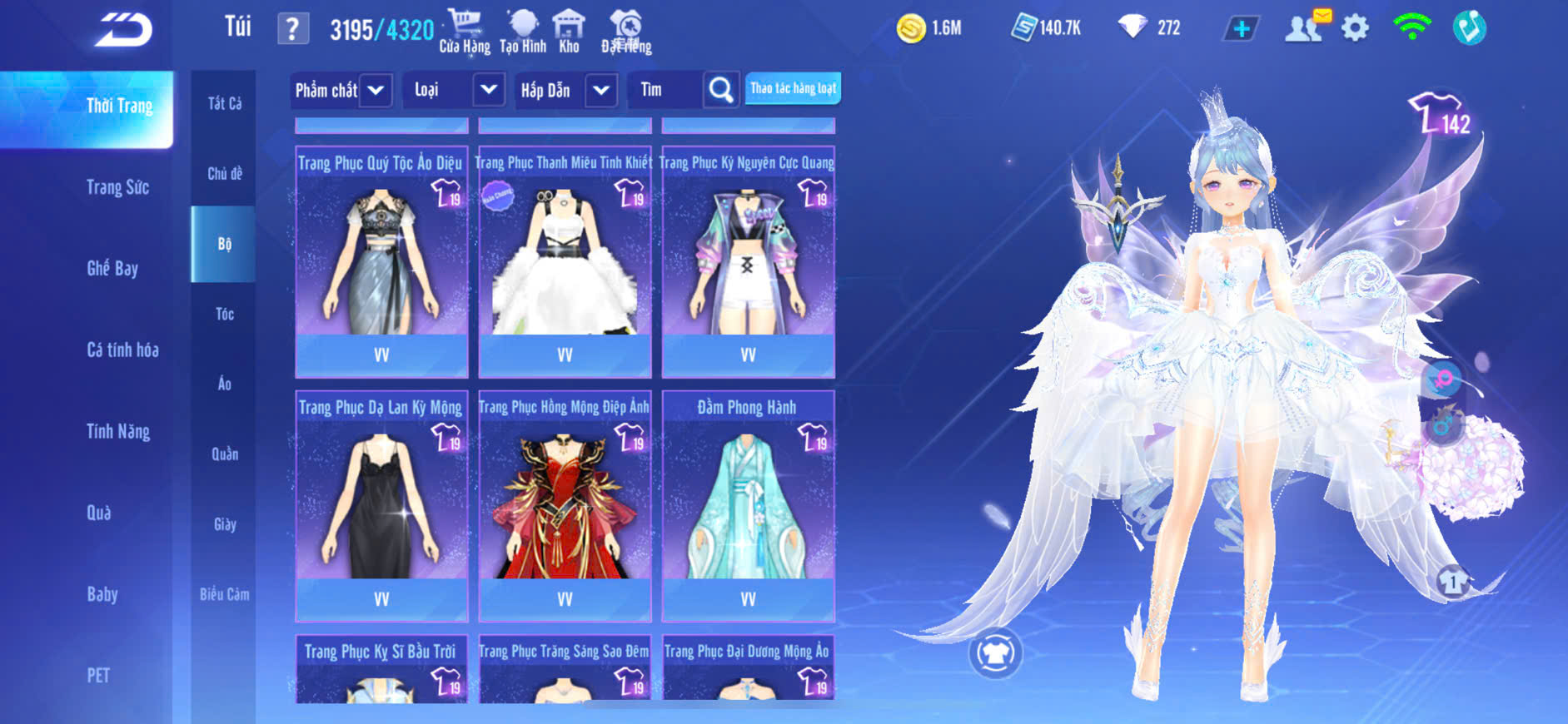Open the Hấp Dẫn dropdown
This screenshot has width=1568, height=724.
601,90
